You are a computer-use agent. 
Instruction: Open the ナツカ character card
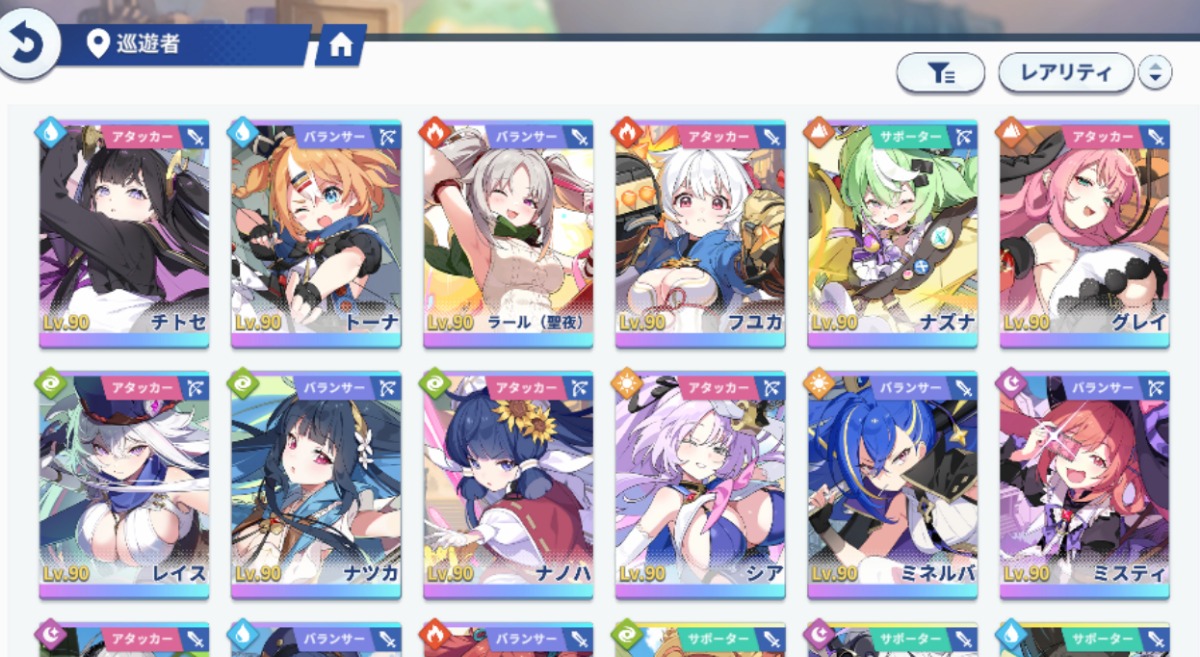pyautogui.click(x=316, y=486)
